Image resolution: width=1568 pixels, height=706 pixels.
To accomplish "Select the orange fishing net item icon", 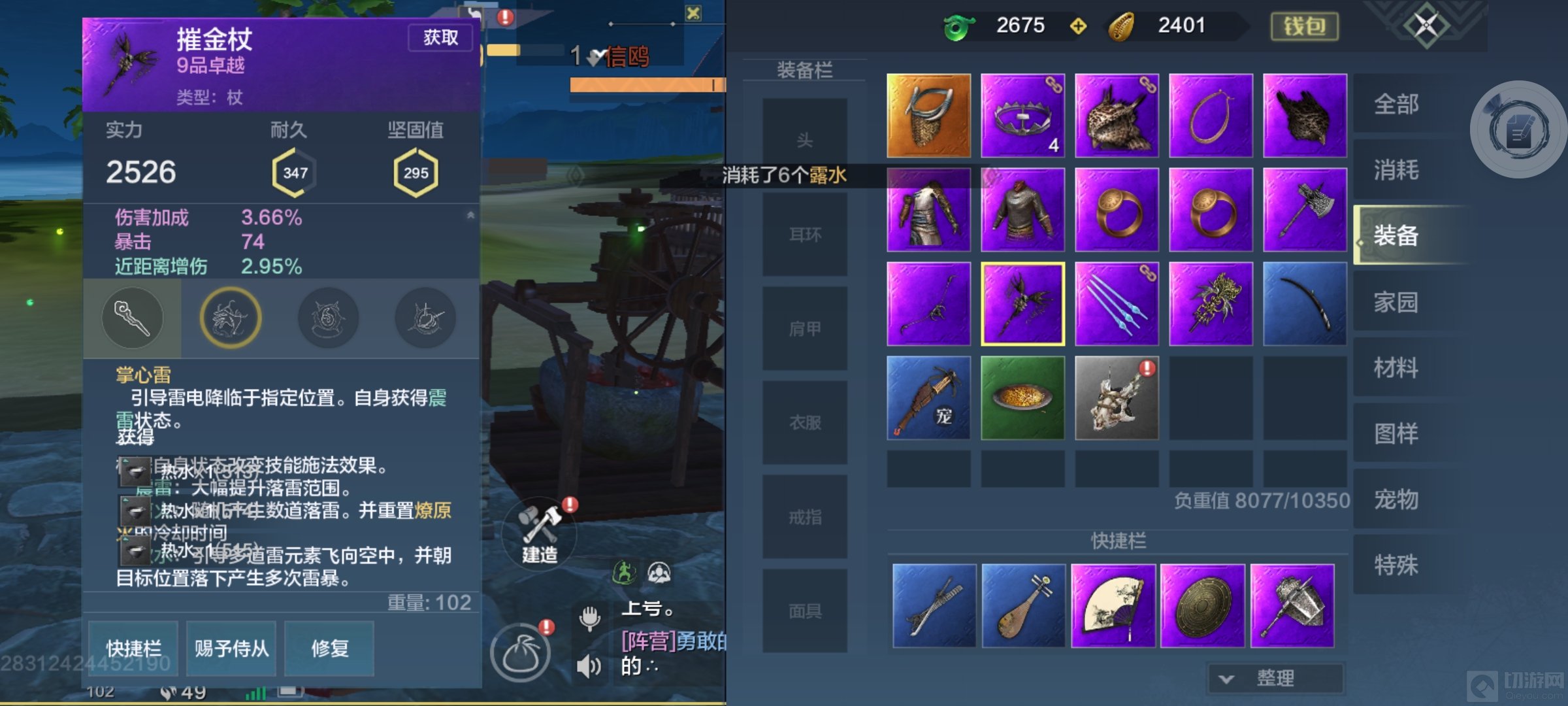I will (927, 115).
